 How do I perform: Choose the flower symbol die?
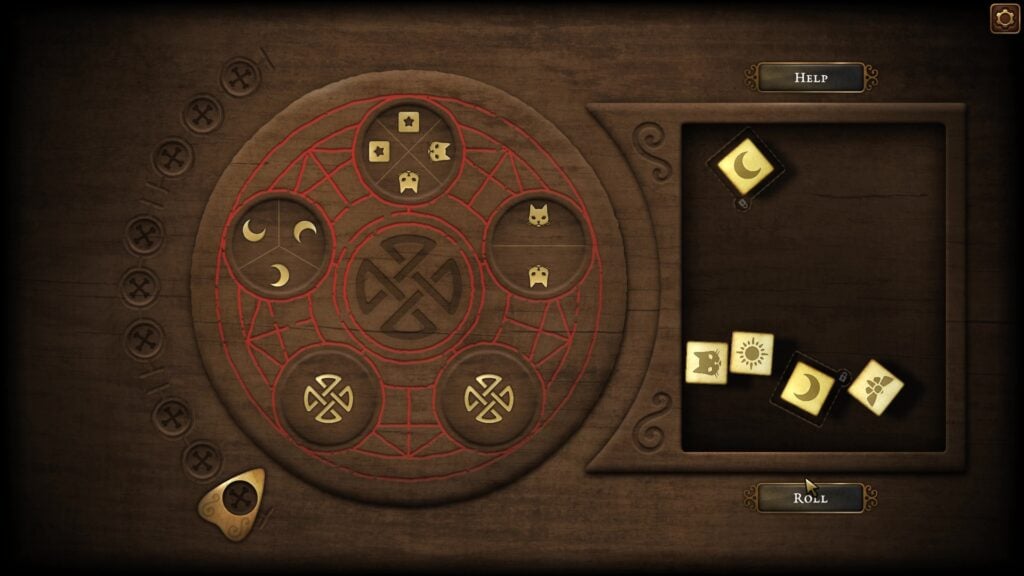[x=875, y=387]
